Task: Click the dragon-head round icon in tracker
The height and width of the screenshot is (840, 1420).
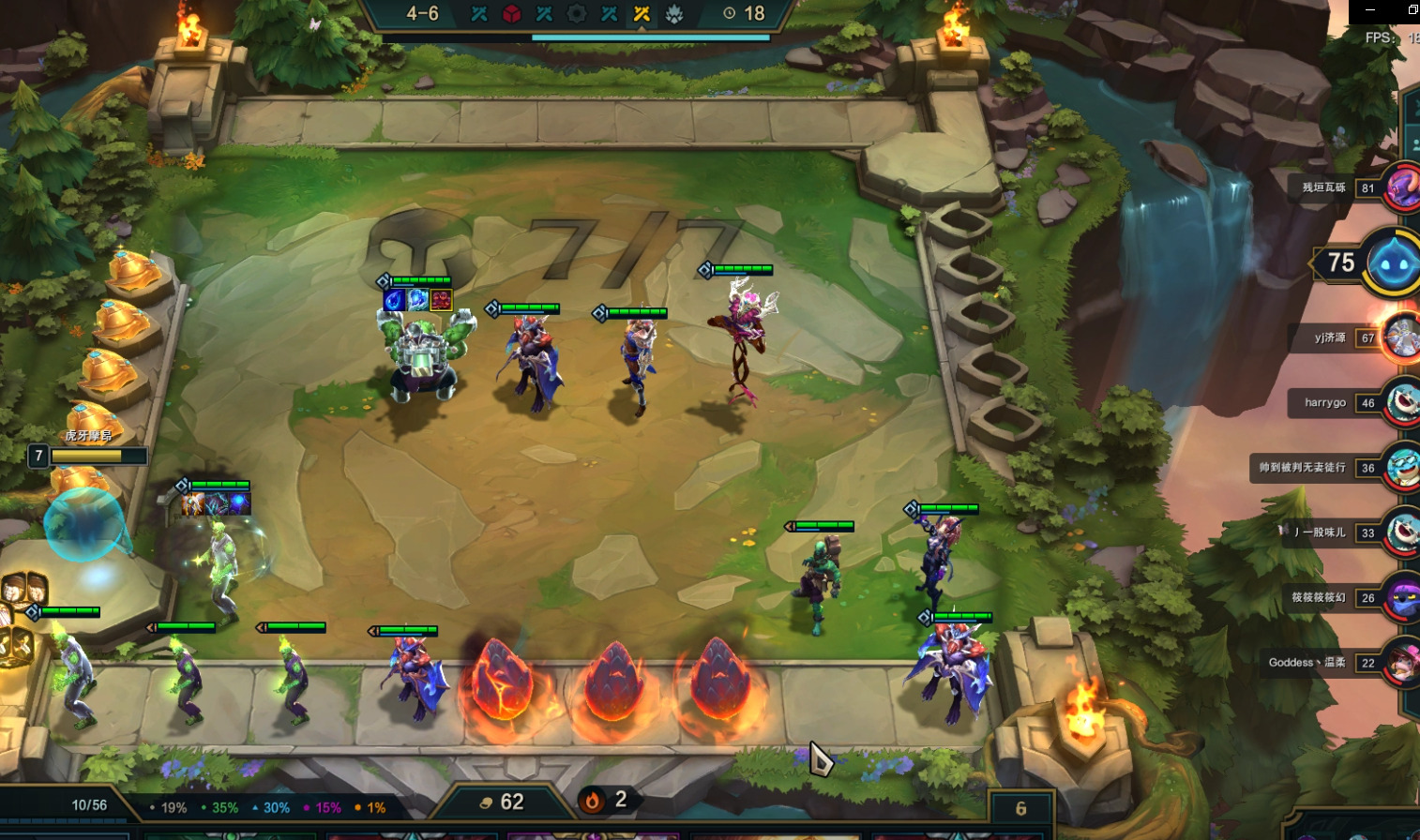Action: click(x=674, y=14)
